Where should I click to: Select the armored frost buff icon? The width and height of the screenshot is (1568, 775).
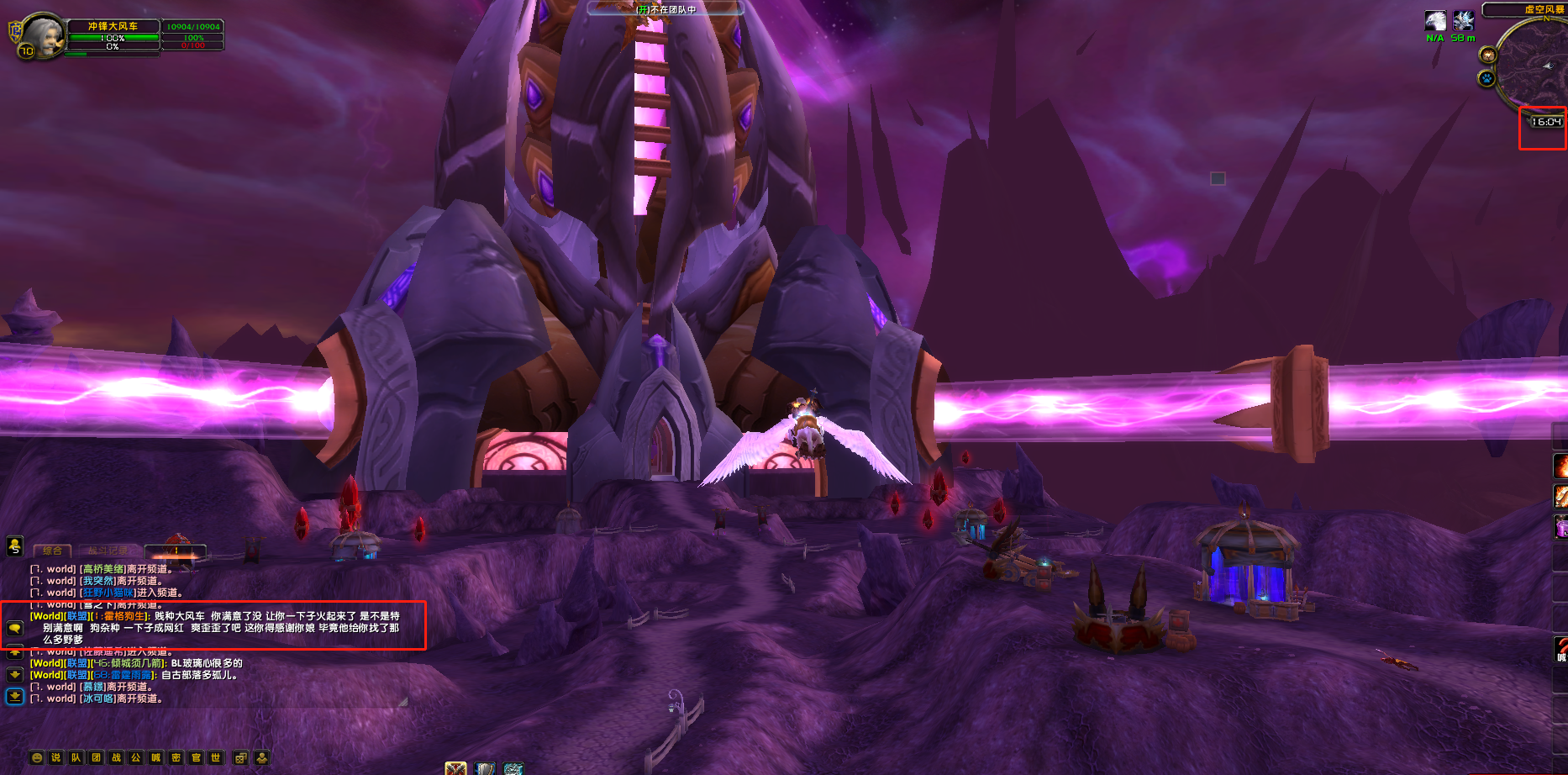tap(1463, 21)
